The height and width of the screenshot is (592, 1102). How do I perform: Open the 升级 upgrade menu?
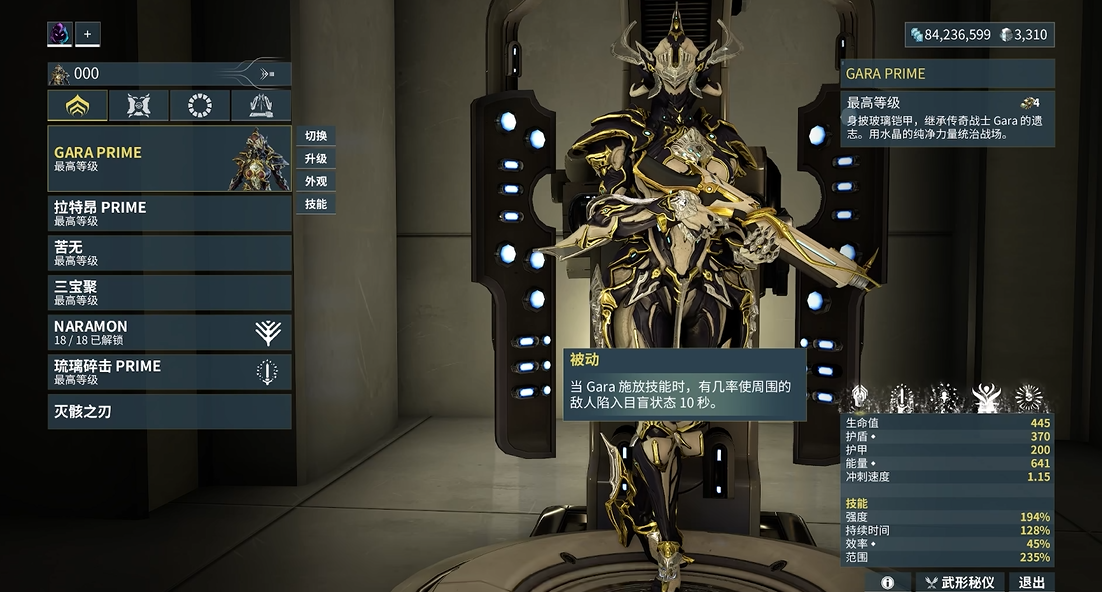[x=316, y=159]
